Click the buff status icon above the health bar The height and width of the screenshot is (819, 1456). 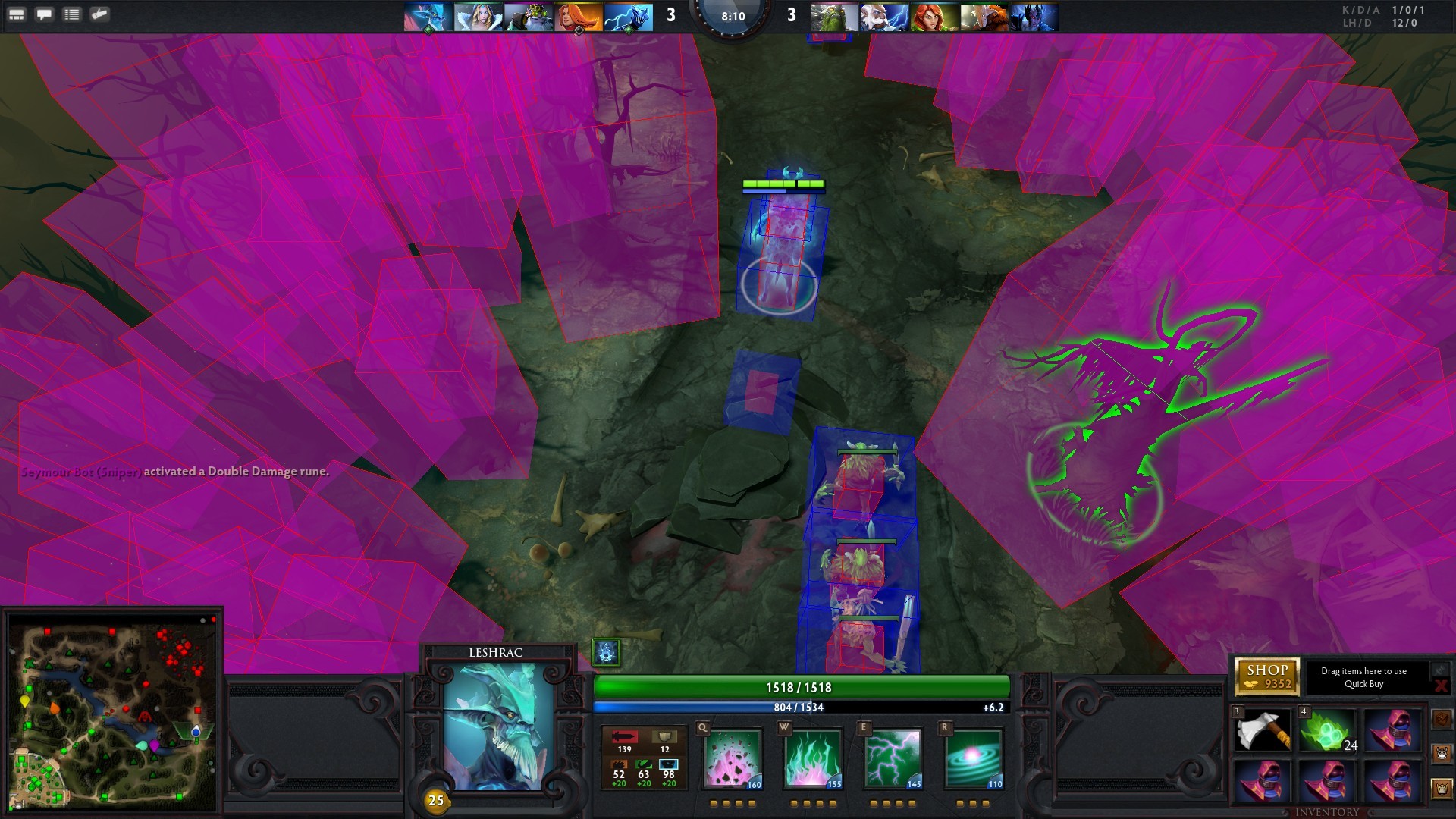pos(605,651)
